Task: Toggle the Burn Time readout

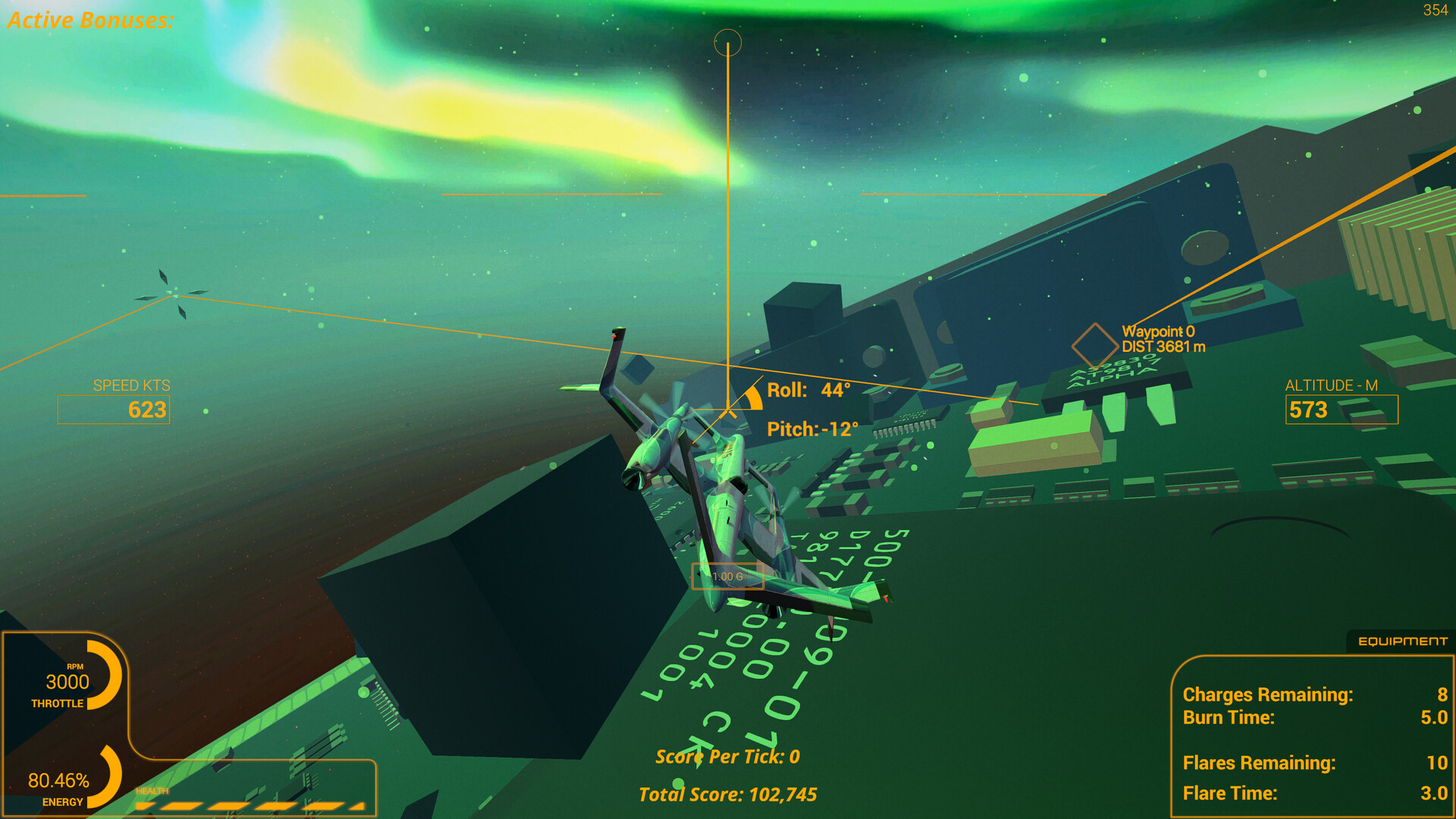Action: pos(1228,717)
